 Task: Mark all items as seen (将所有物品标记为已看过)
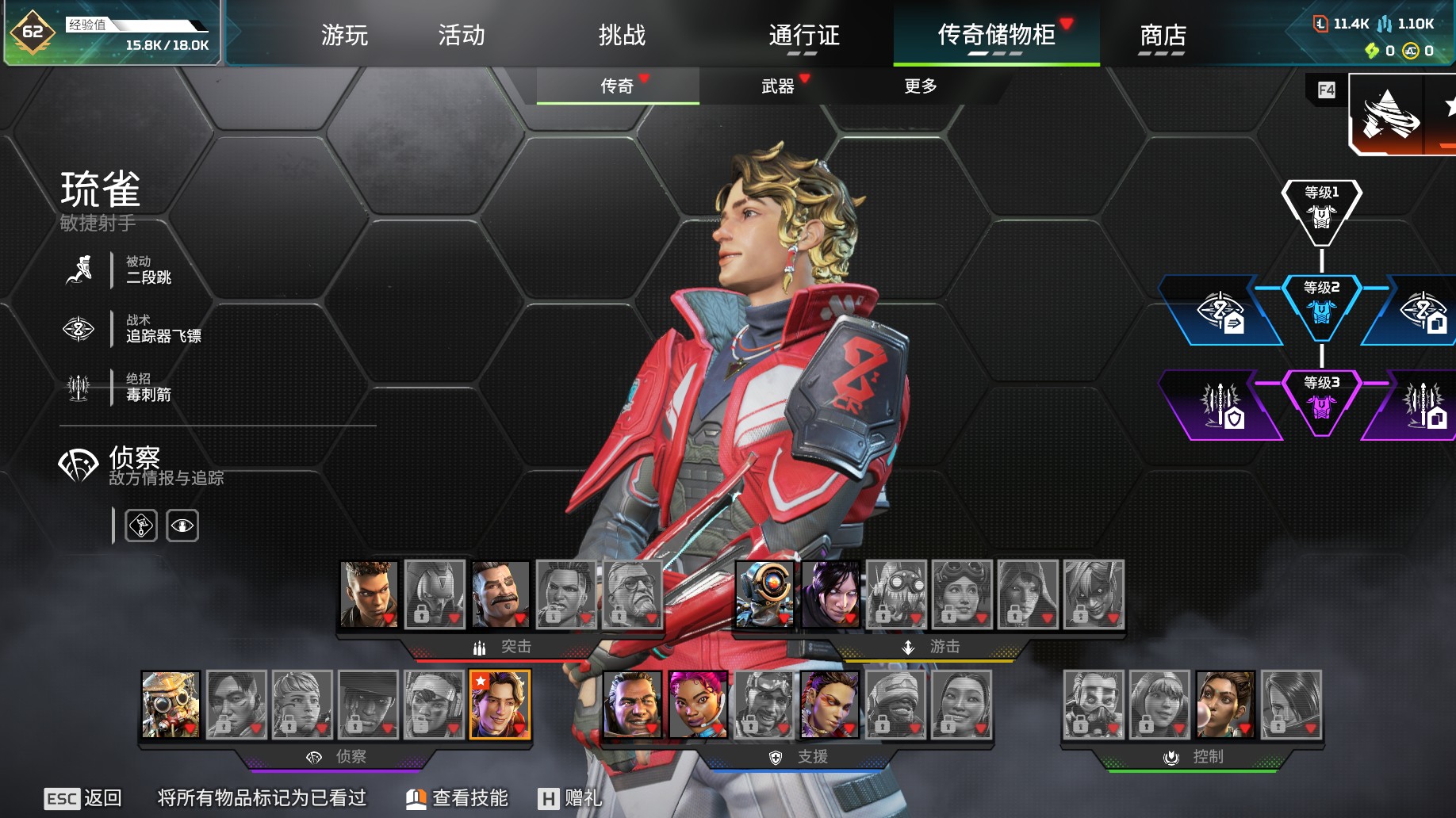[x=262, y=798]
